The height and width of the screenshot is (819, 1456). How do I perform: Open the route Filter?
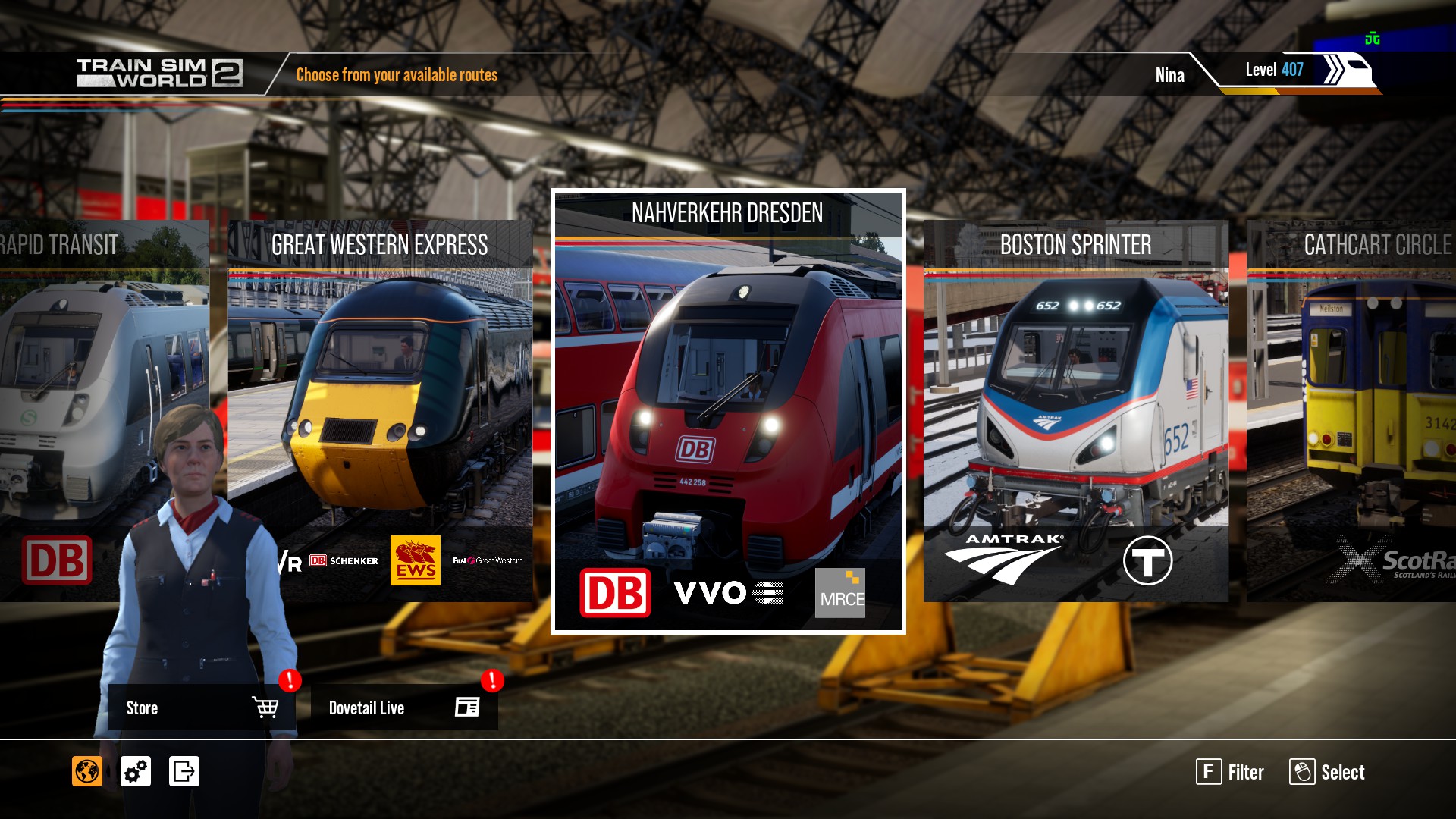click(1230, 772)
